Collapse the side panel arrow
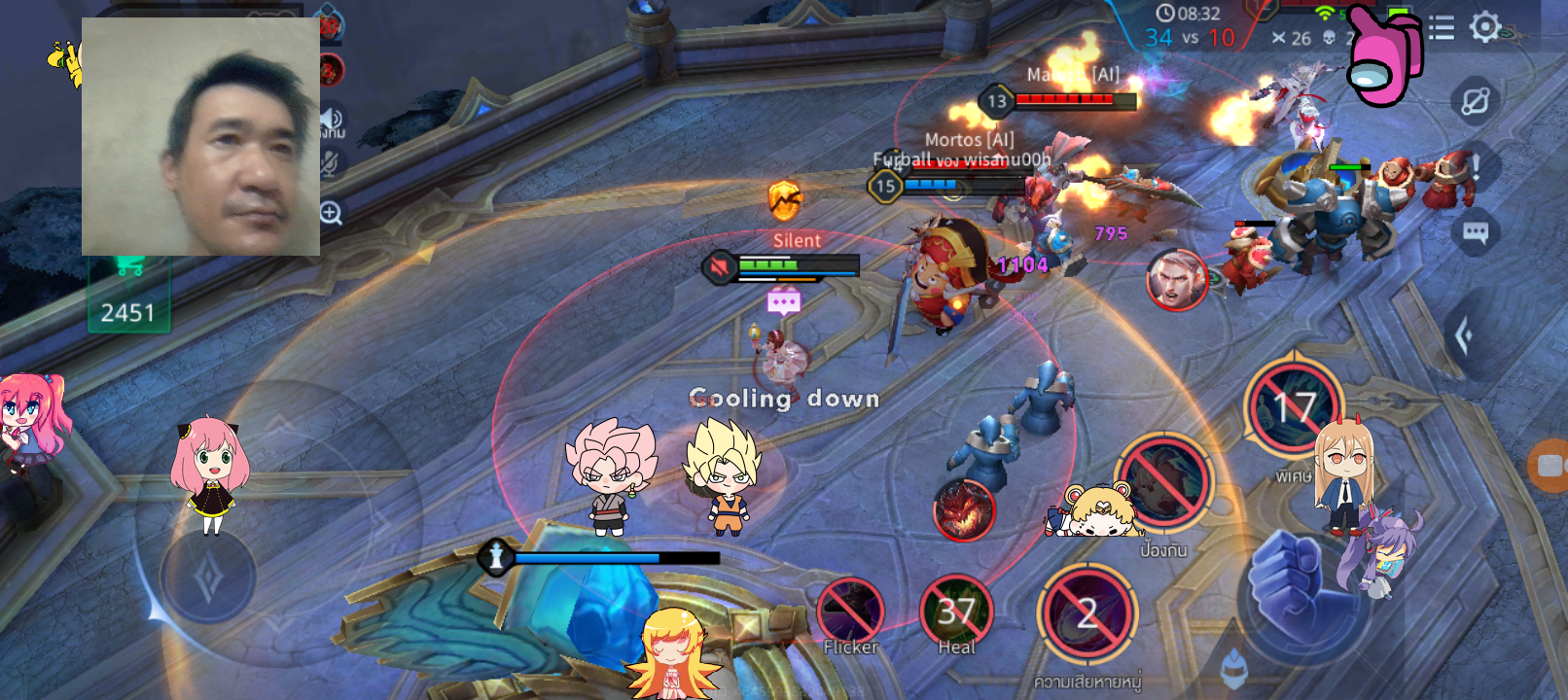 click(1464, 336)
